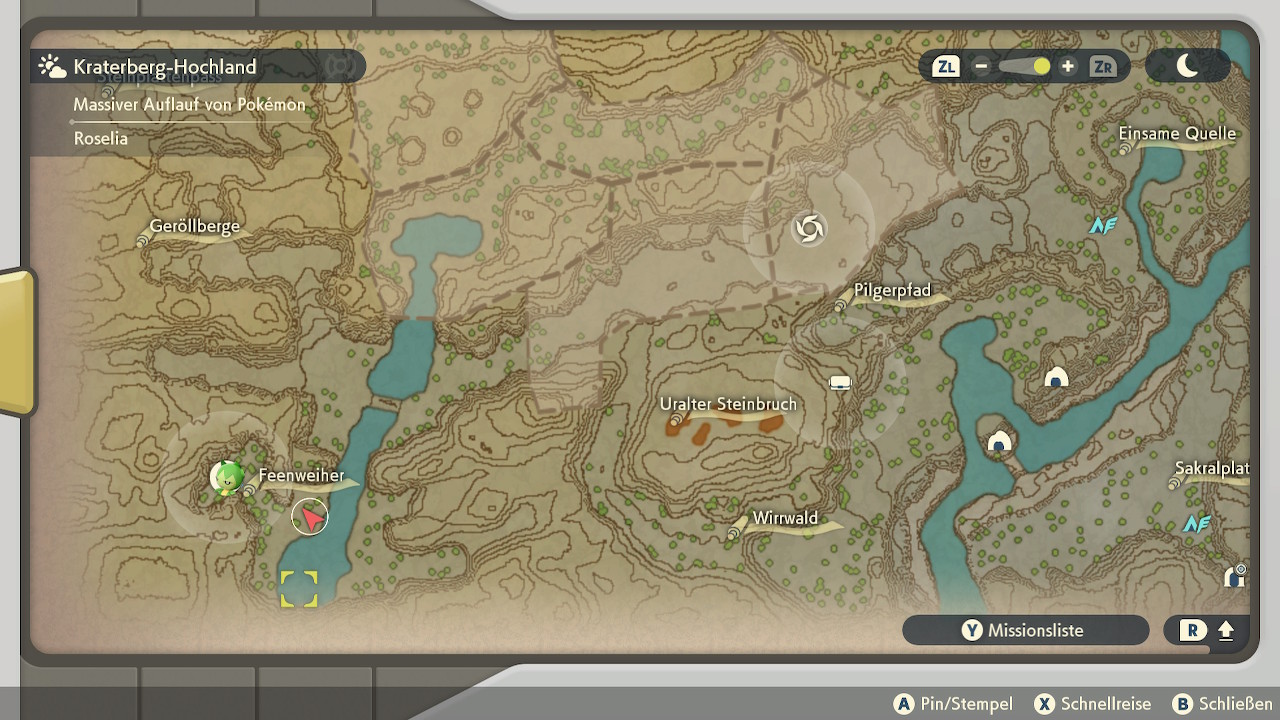Click the zoom-out minus icon
The height and width of the screenshot is (720, 1280).
pos(981,67)
